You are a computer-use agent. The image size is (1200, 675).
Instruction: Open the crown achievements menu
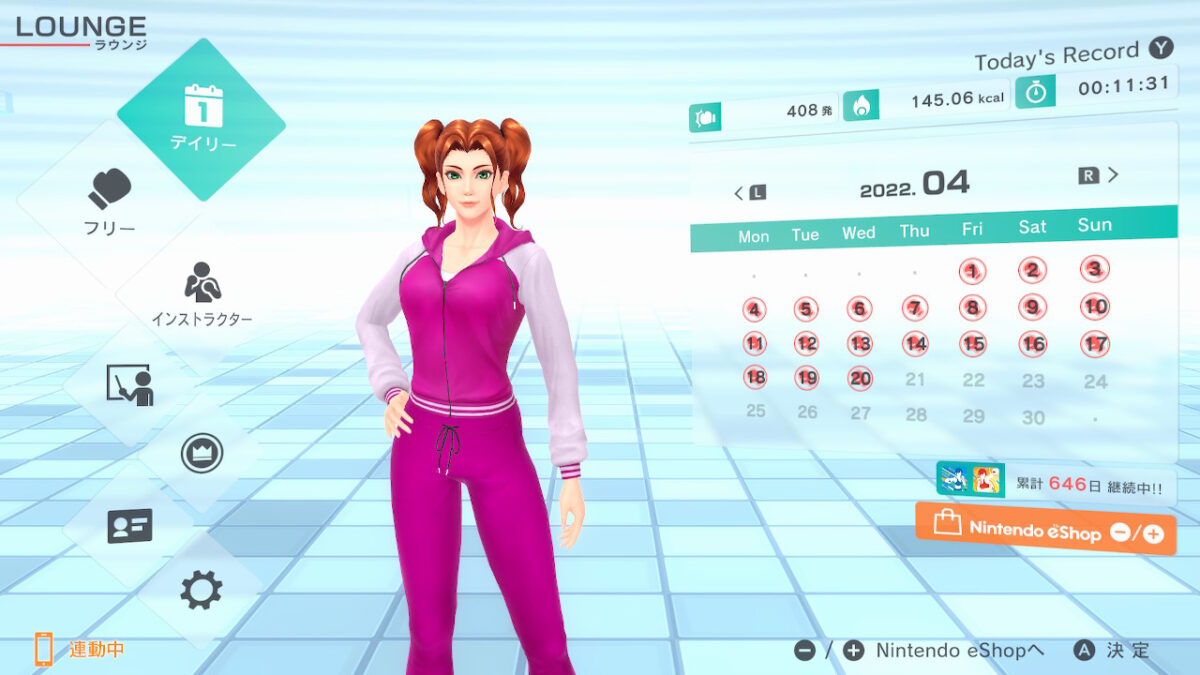[x=201, y=453]
